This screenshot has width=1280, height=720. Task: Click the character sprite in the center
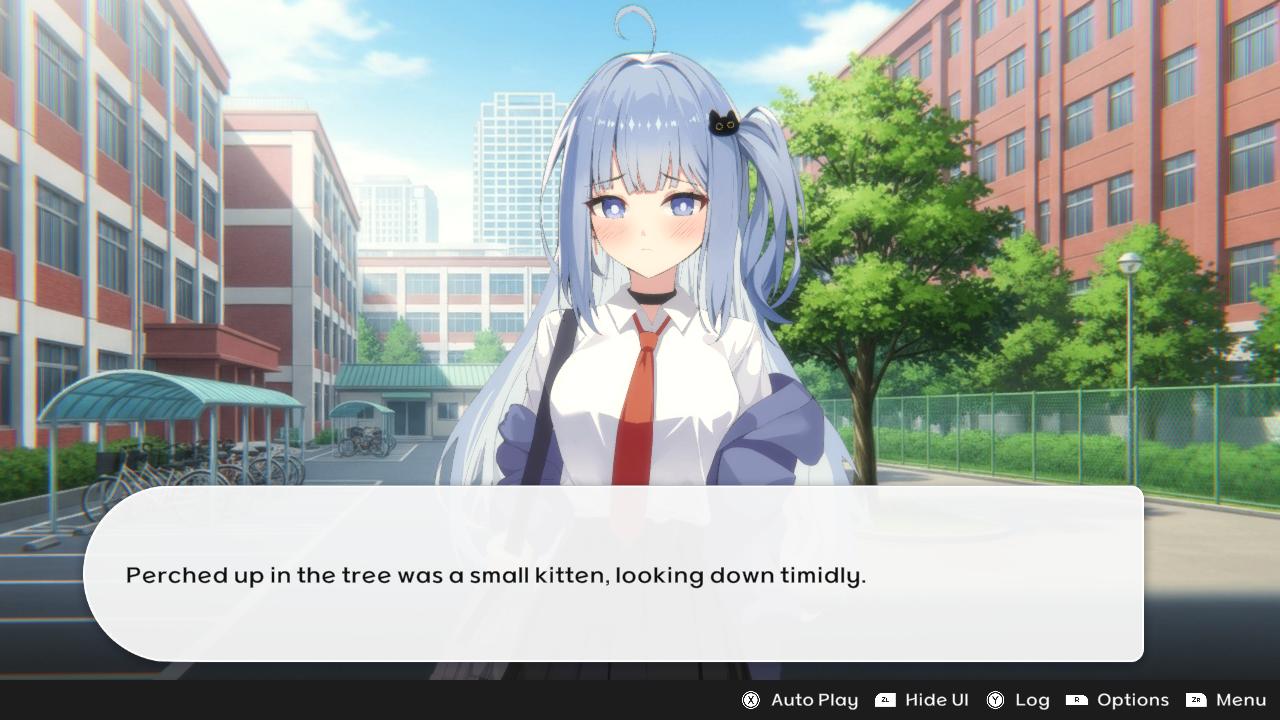pyautogui.click(x=650, y=300)
